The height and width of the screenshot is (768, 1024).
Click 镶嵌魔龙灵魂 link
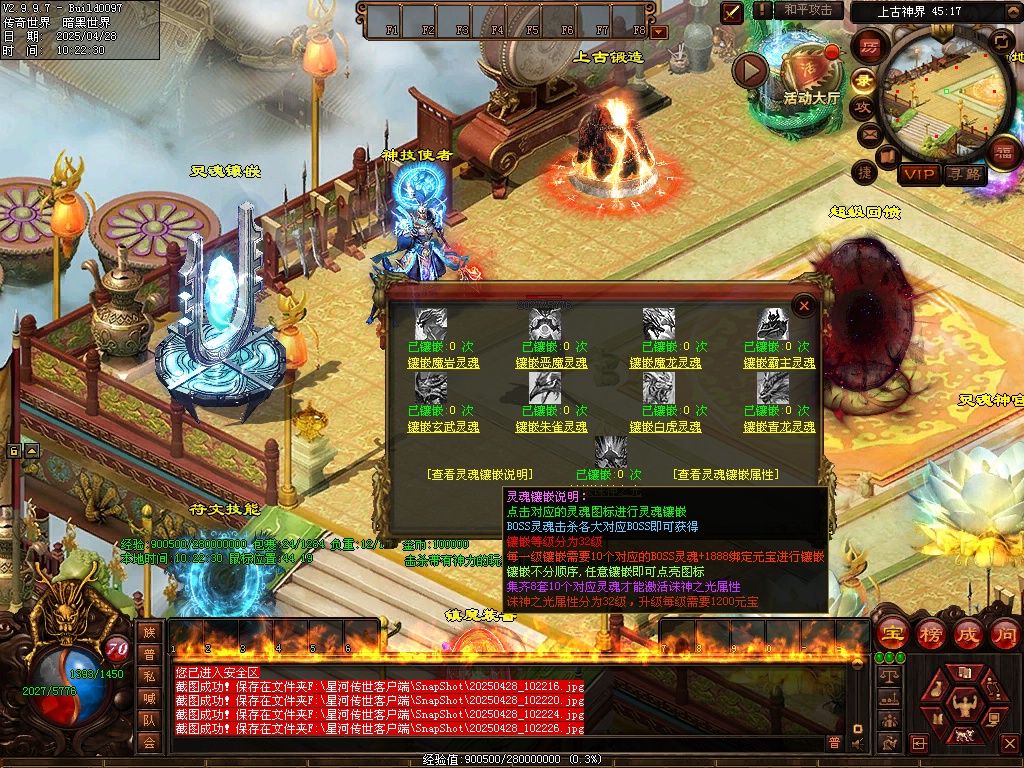tap(665, 363)
